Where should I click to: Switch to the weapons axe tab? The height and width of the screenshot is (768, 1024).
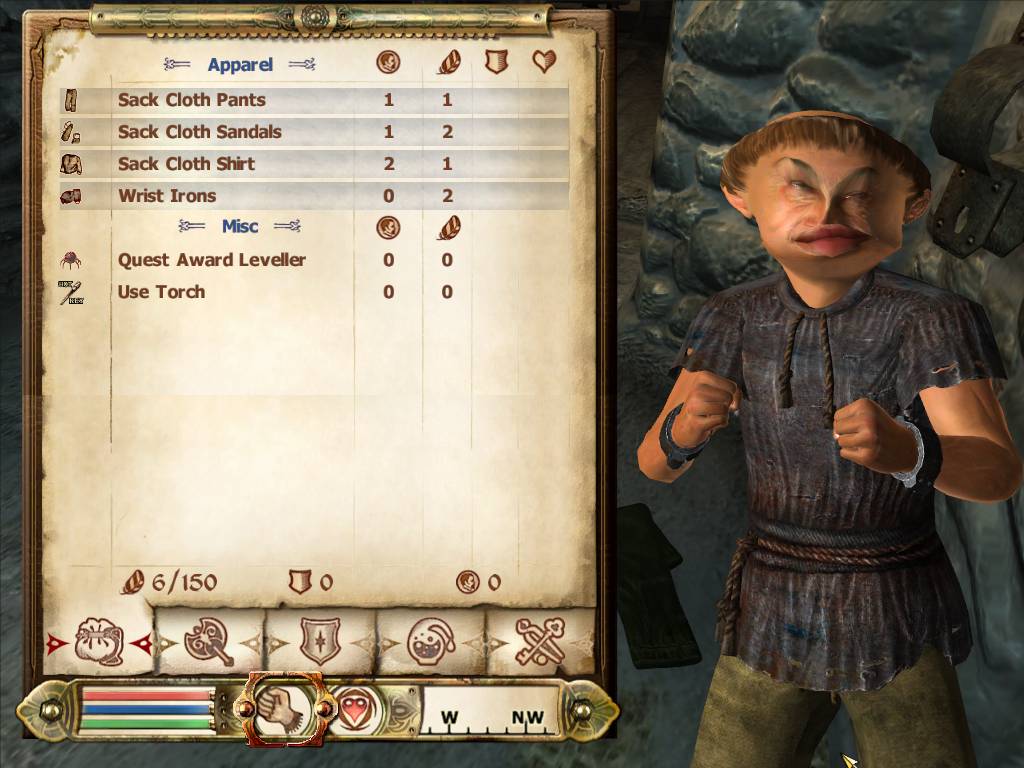point(209,642)
